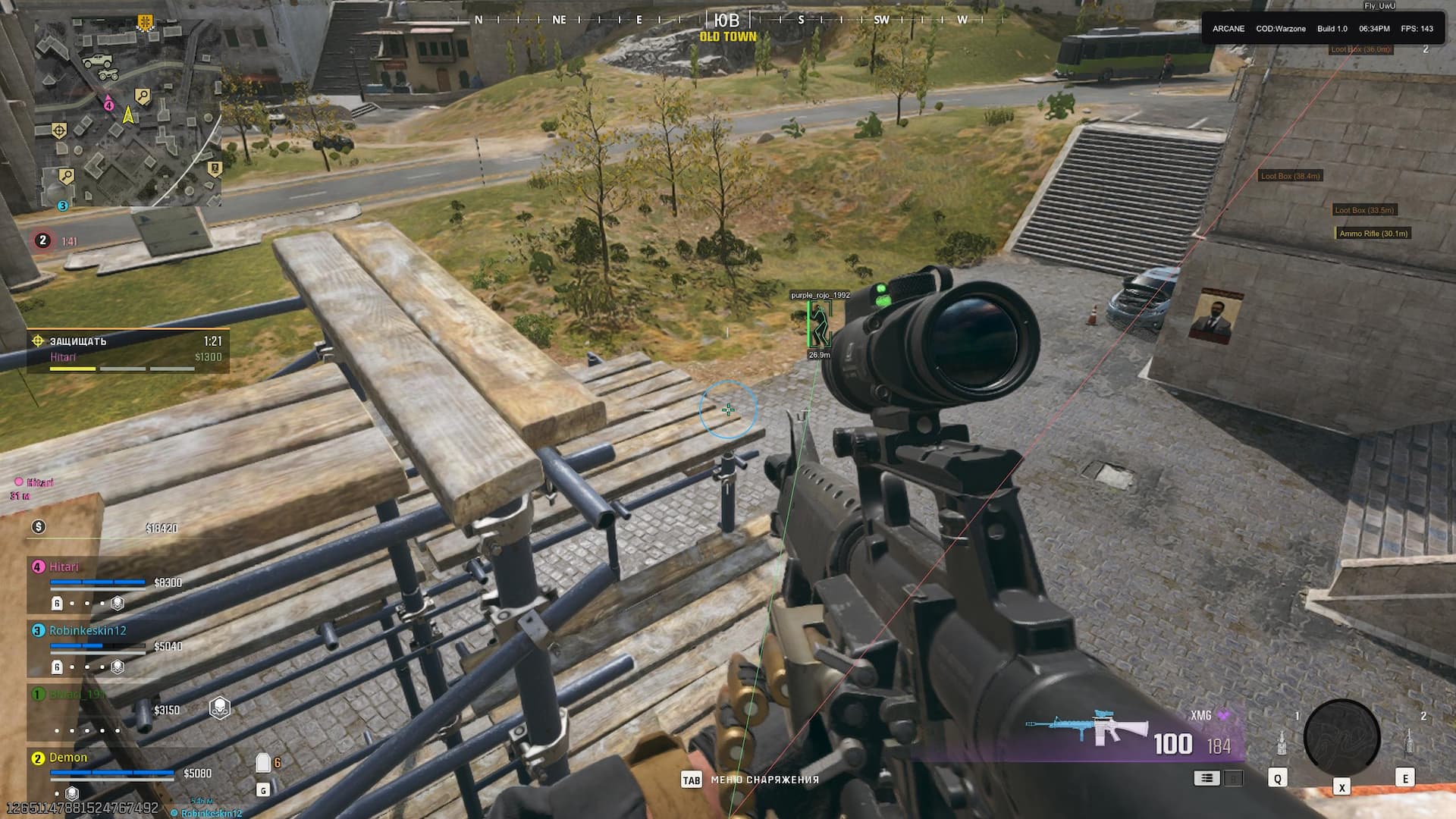This screenshot has height=819, width=1456.
Task: Click the dollar cash balance icon
Action: coord(39,527)
